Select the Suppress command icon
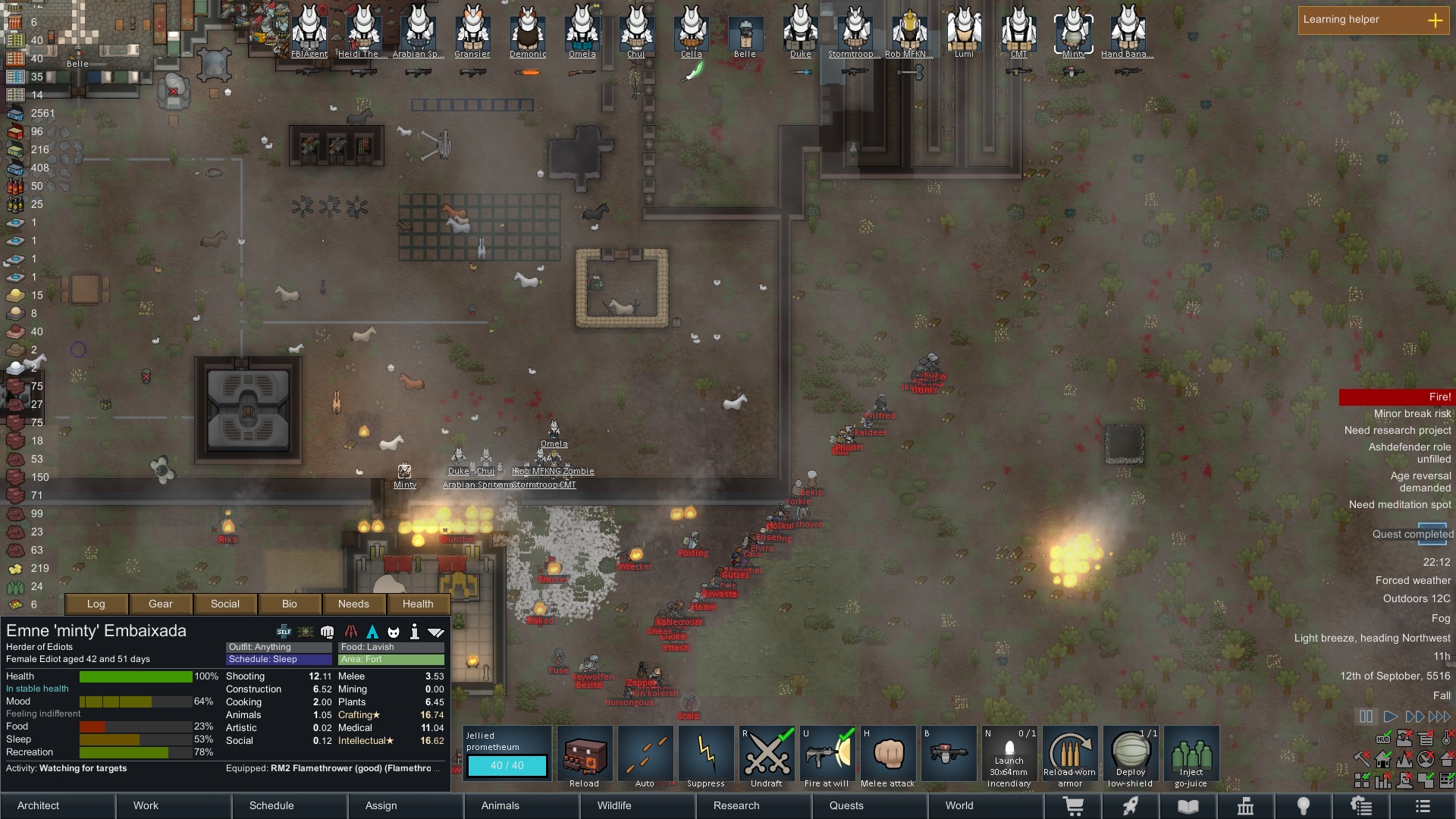 click(x=706, y=753)
